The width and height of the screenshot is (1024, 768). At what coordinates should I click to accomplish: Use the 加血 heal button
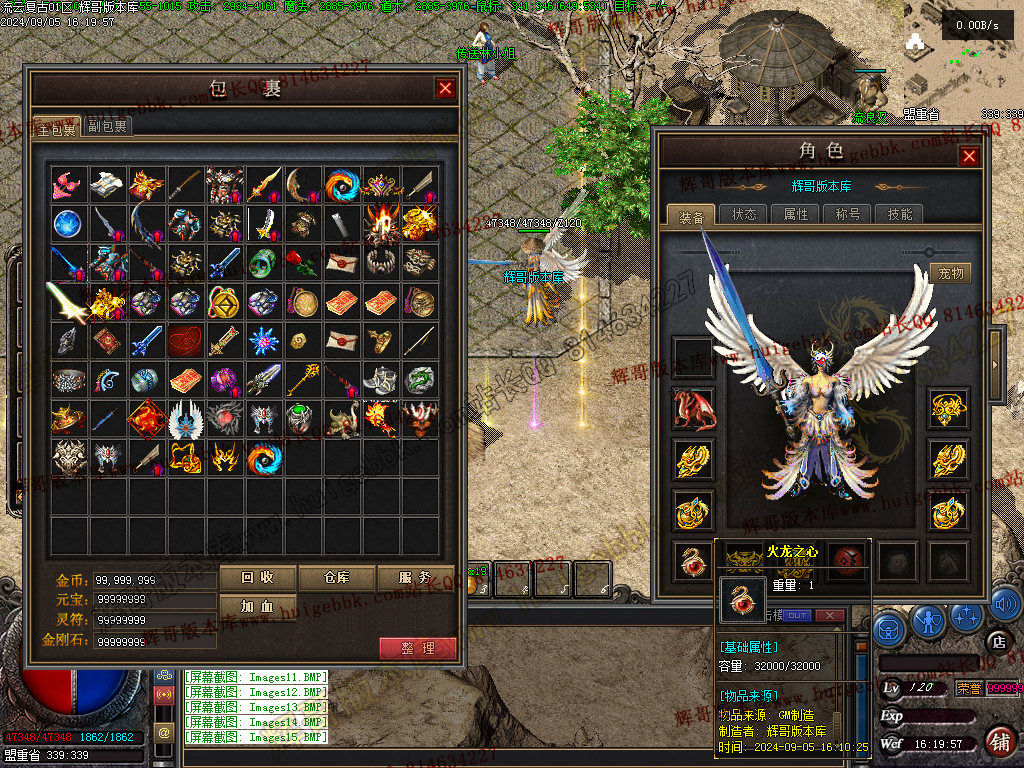tap(258, 606)
